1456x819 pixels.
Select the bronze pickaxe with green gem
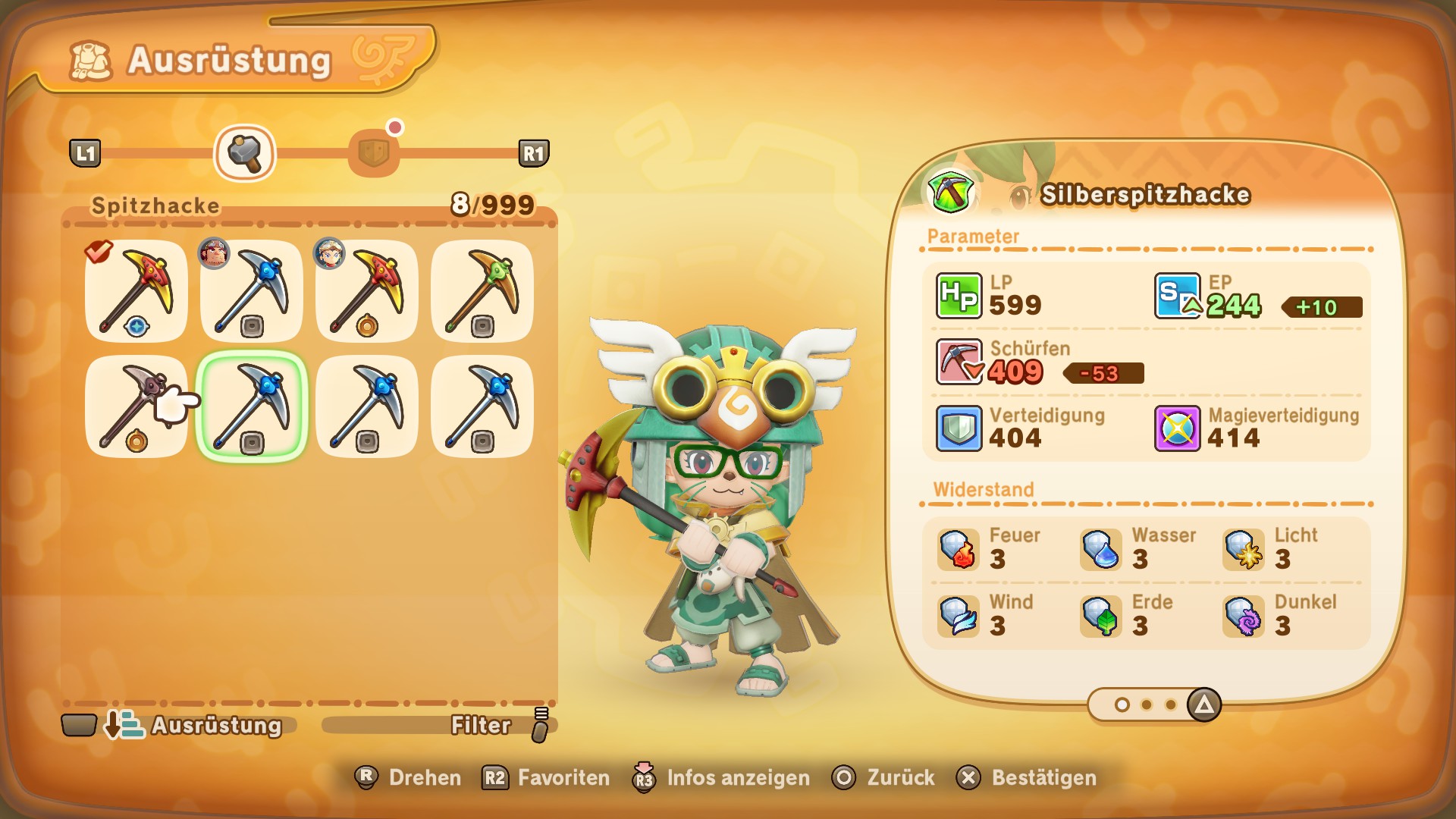(x=482, y=291)
